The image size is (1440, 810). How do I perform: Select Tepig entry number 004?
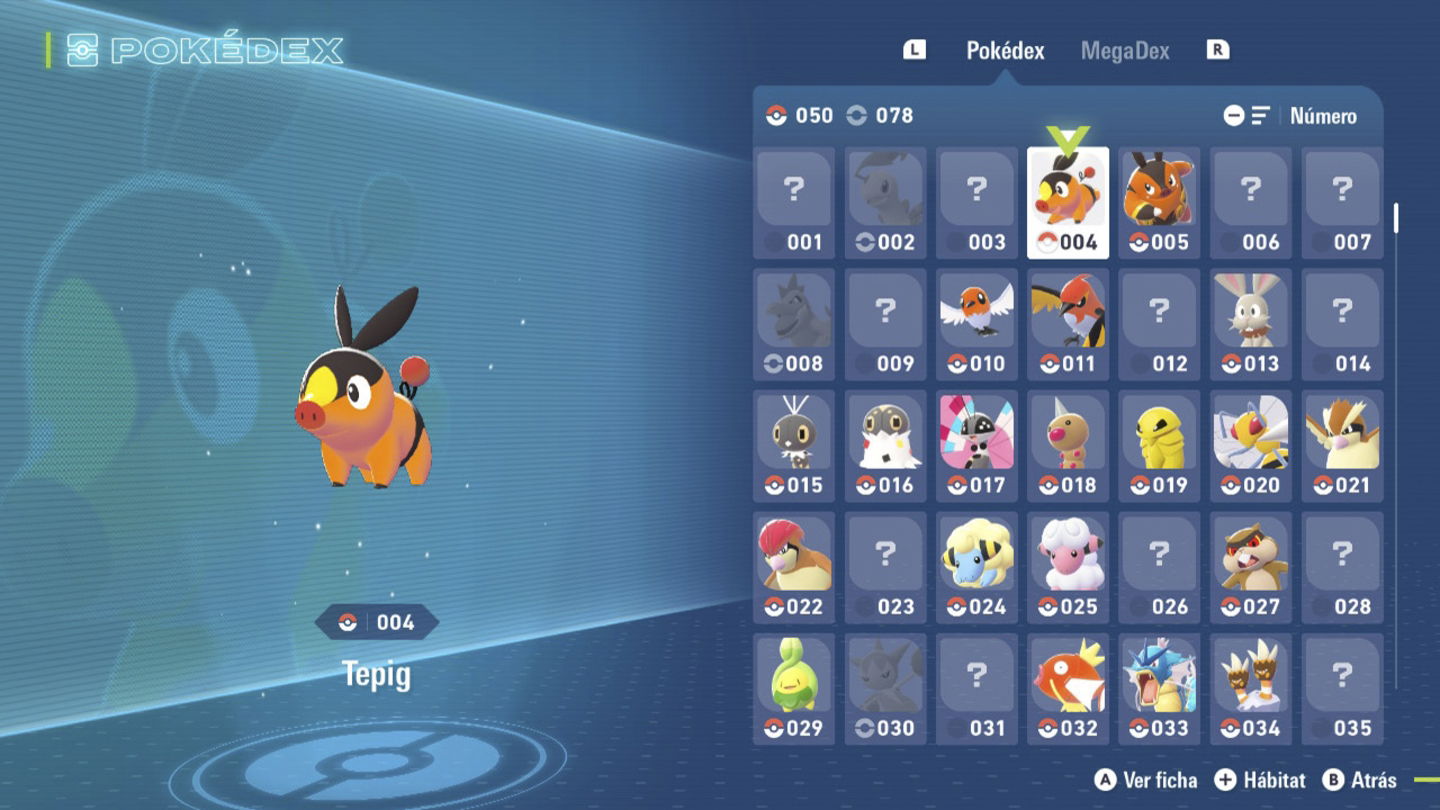(x=1067, y=202)
